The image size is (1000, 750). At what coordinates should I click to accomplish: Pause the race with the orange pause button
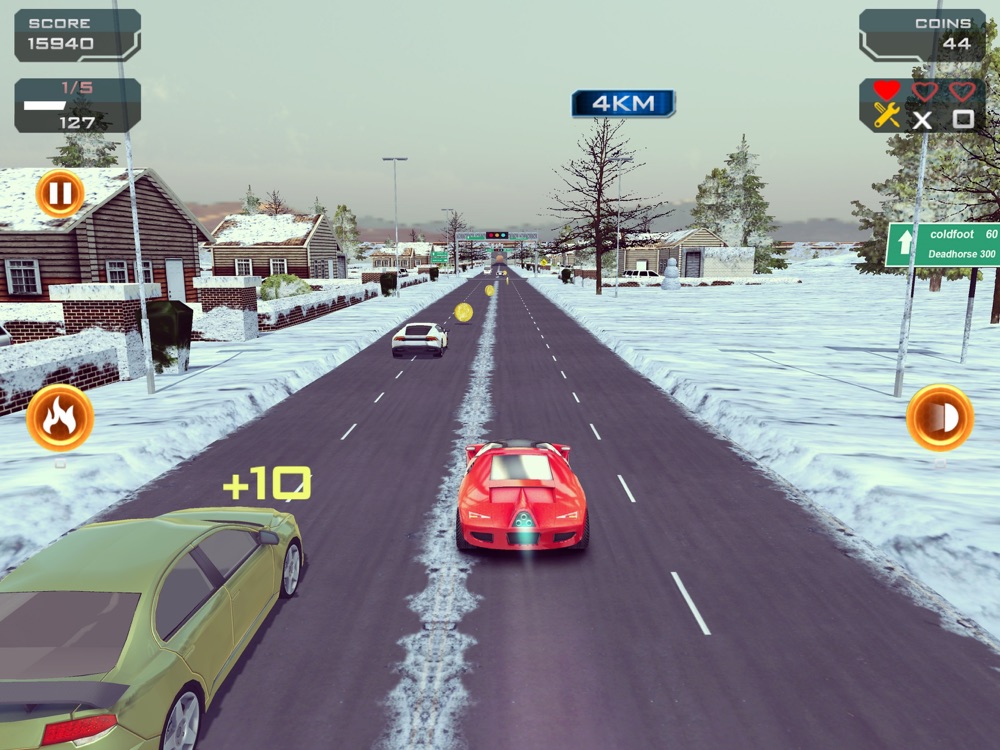(x=60, y=193)
